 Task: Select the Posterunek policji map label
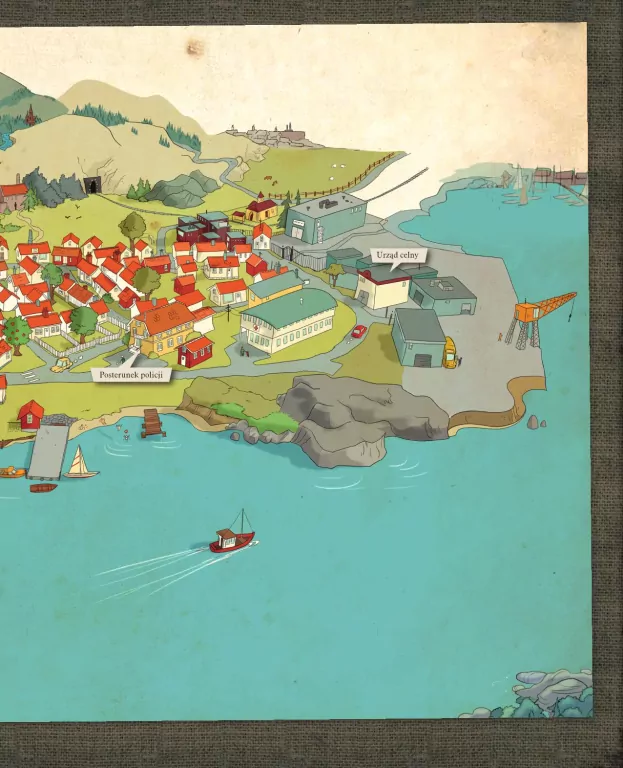130,374
